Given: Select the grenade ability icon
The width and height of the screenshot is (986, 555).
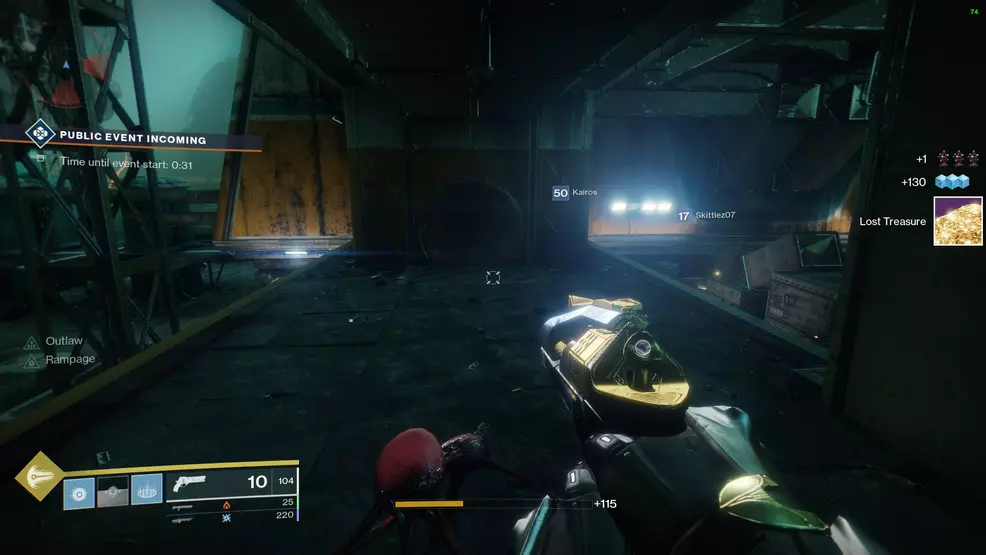Looking at the screenshot, I should [x=79, y=491].
